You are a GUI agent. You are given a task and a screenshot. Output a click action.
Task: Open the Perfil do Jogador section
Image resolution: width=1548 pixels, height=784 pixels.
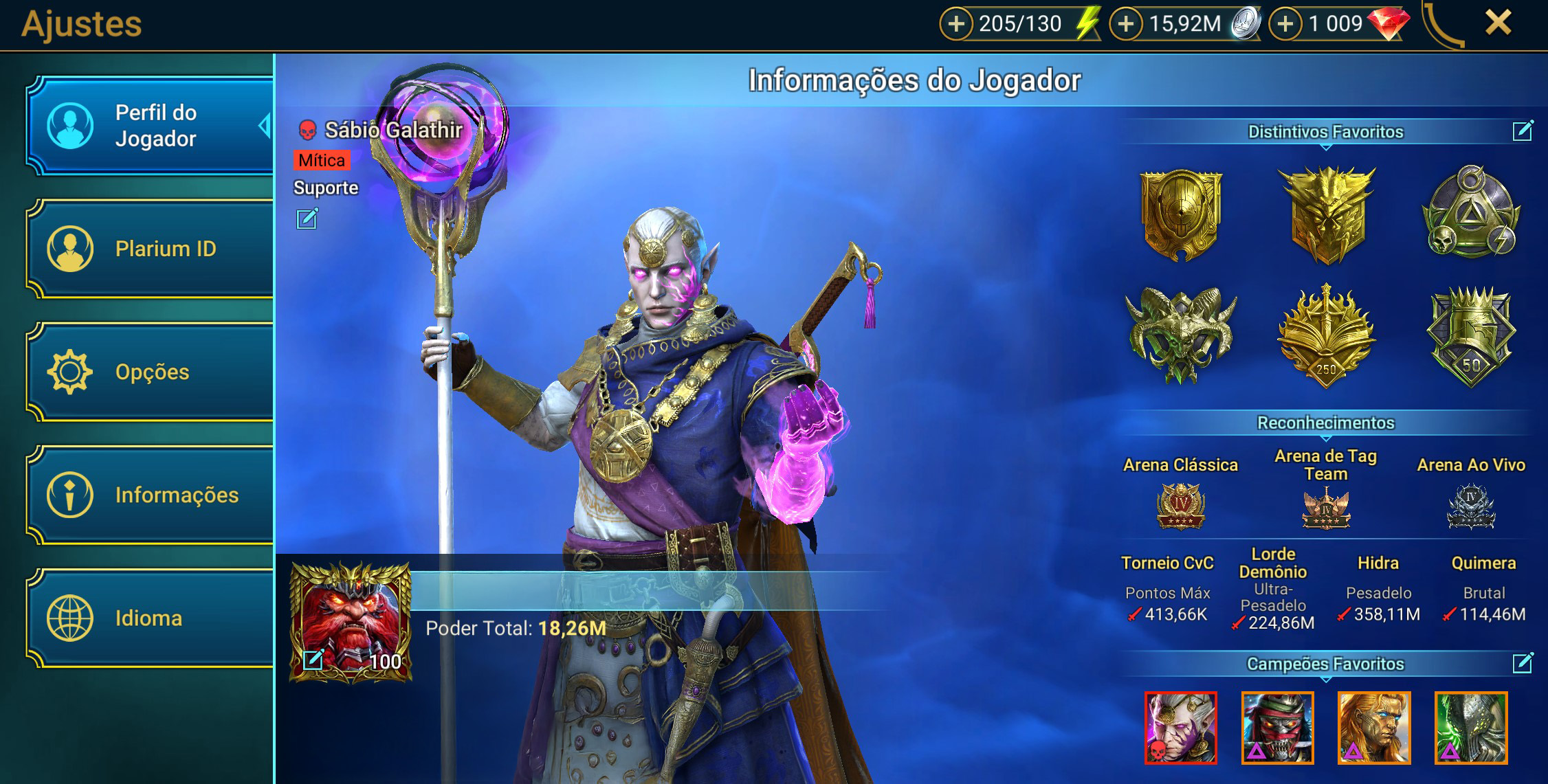tap(150, 126)
